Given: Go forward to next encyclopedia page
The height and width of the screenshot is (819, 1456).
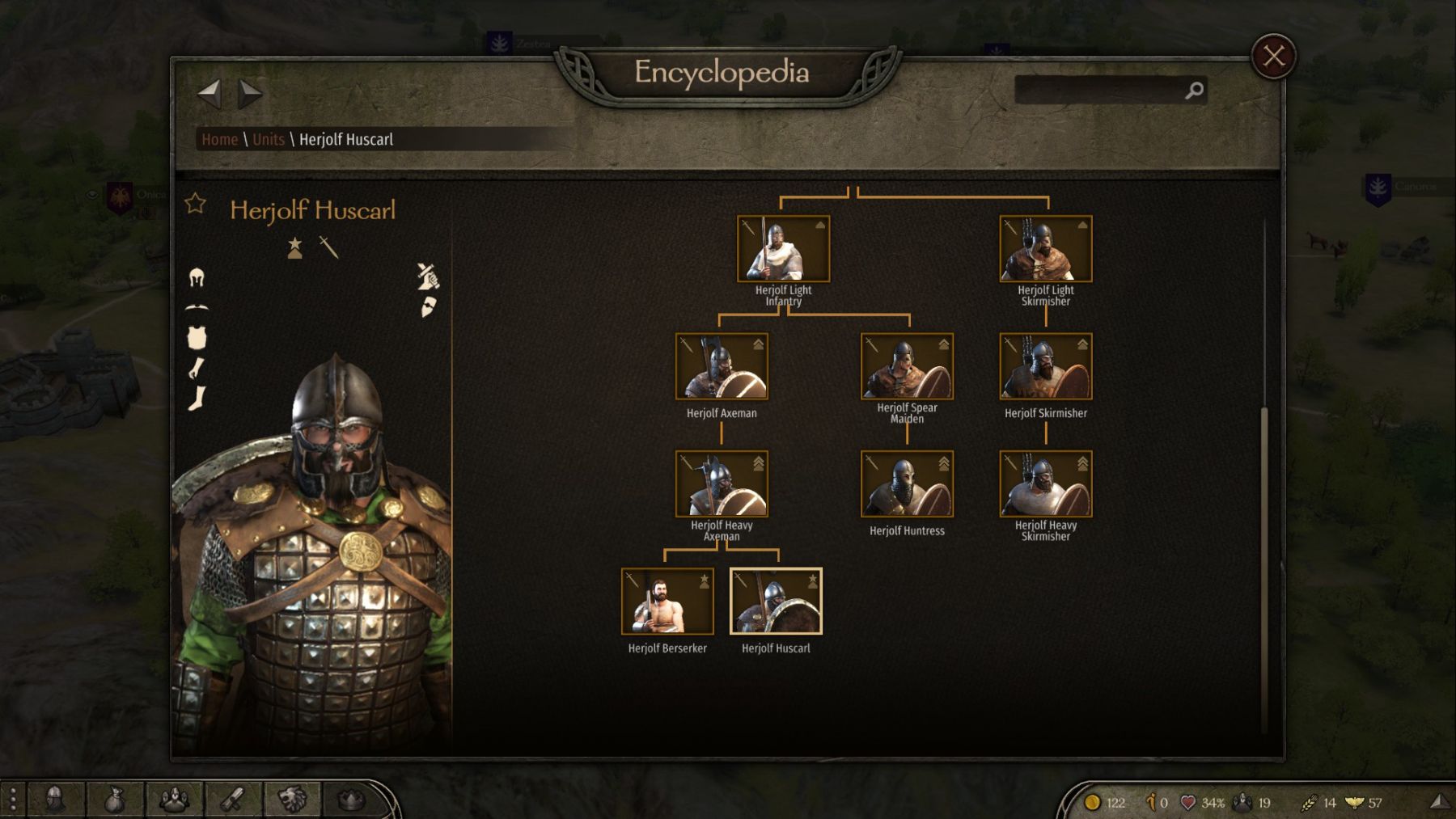Looking at the screenshot, I should tap(250, 93).
